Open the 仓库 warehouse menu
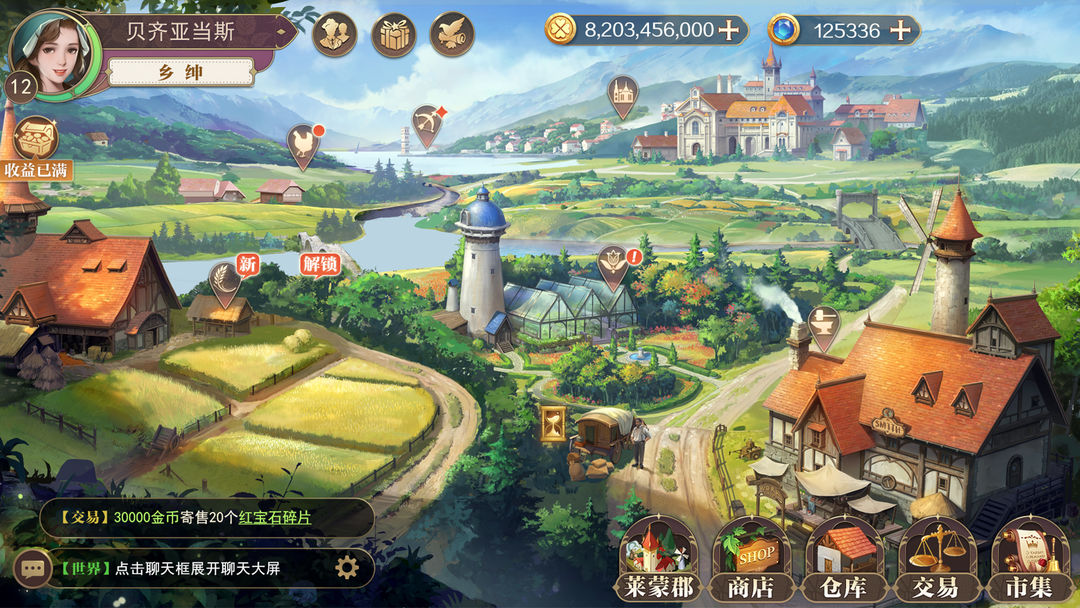Image resolution: width=1080 pixels, height=608 pixels. pyautogui.click(x=843, y=560)
